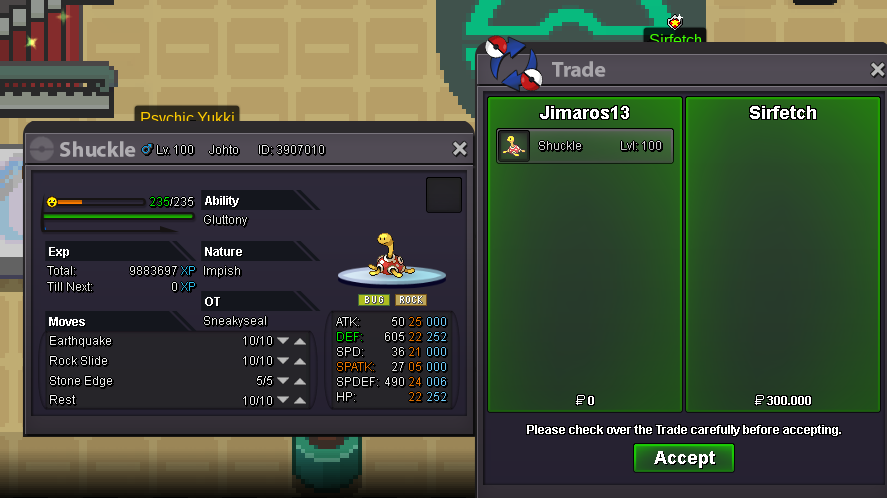Select Shuckle in Jimaros13's trade offer
This screenshot has width=887, height=498.
[x=585, y=146]
